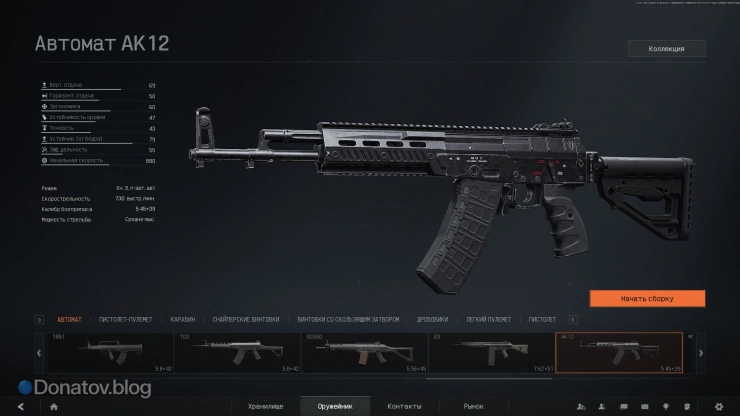
Task: Go to the Рынок market tab
Action: point(473,406)
